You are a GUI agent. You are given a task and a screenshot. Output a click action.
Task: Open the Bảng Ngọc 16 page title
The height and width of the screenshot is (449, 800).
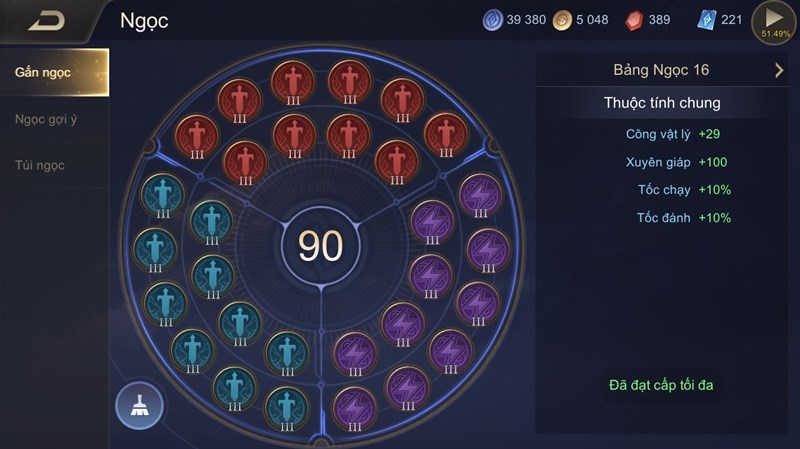(661, 70)
